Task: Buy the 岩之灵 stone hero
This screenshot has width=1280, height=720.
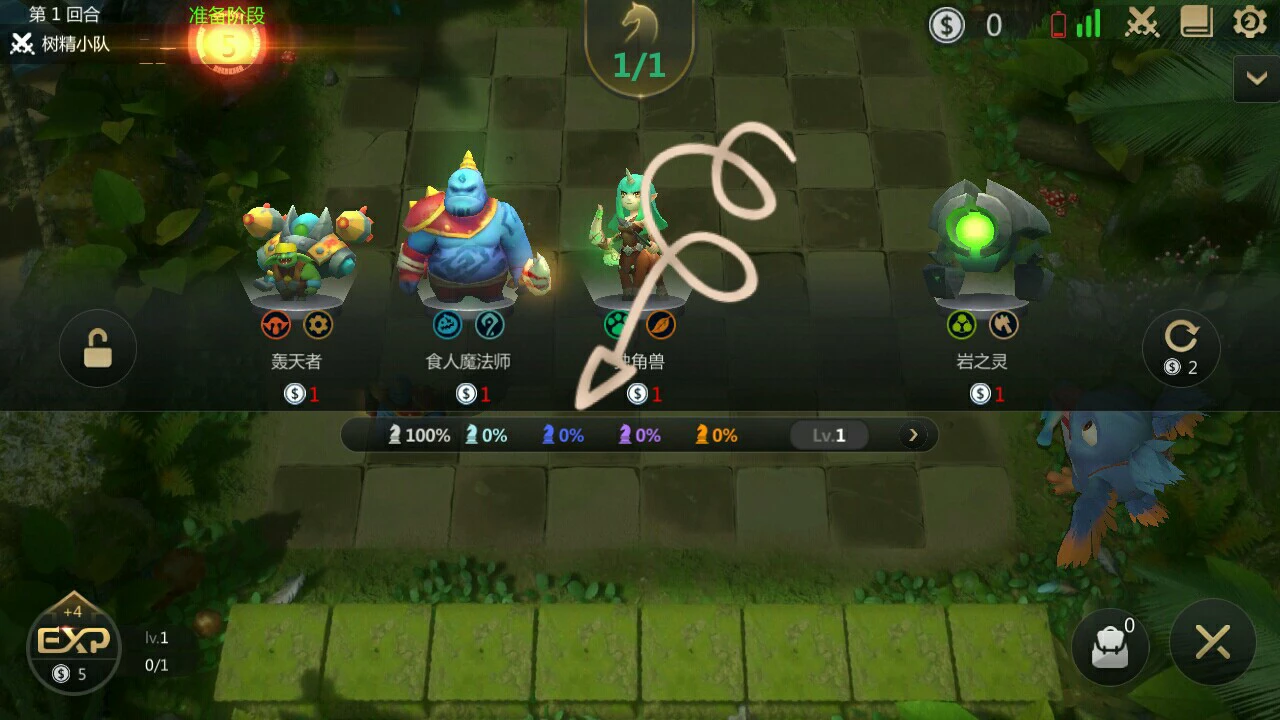Action: (x=982, y=290)
